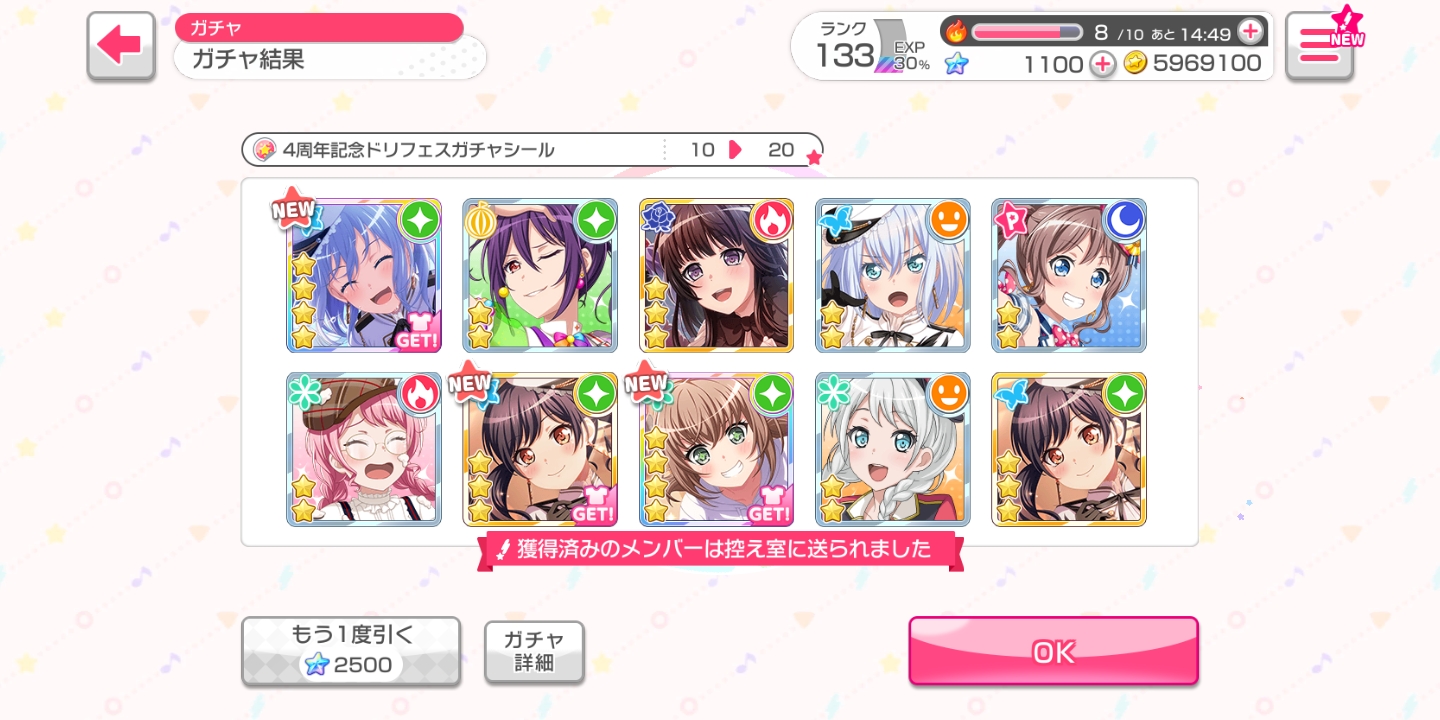The width and height of the screenshot is (1440, 720).
Task: Pick the brown-haired girl with moon icon
Action: (1068, 276)
